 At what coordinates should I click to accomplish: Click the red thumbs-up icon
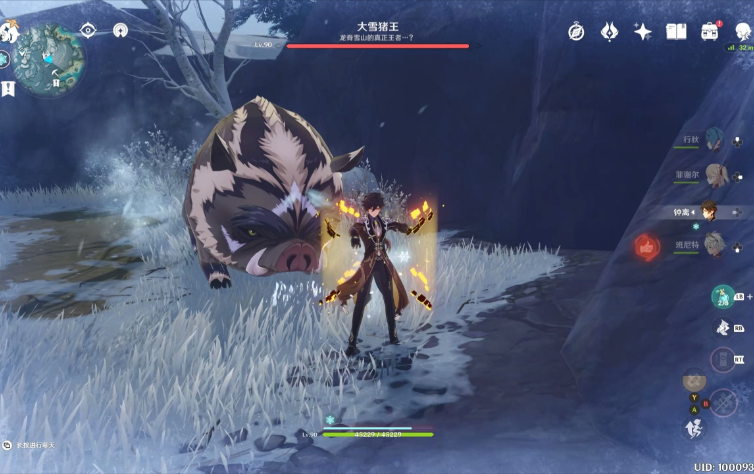(x=647, y=246)
